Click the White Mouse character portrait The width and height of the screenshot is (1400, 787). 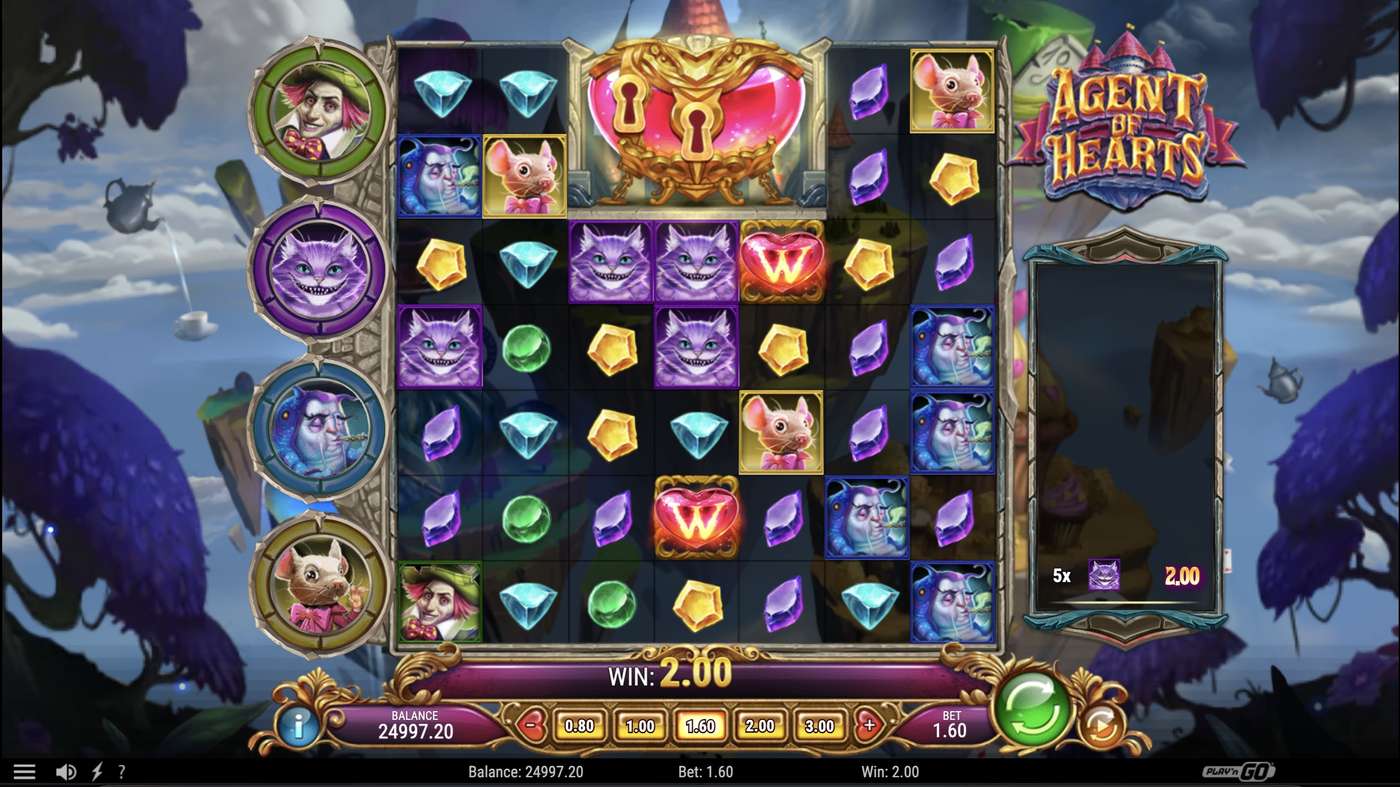[318, 585]
